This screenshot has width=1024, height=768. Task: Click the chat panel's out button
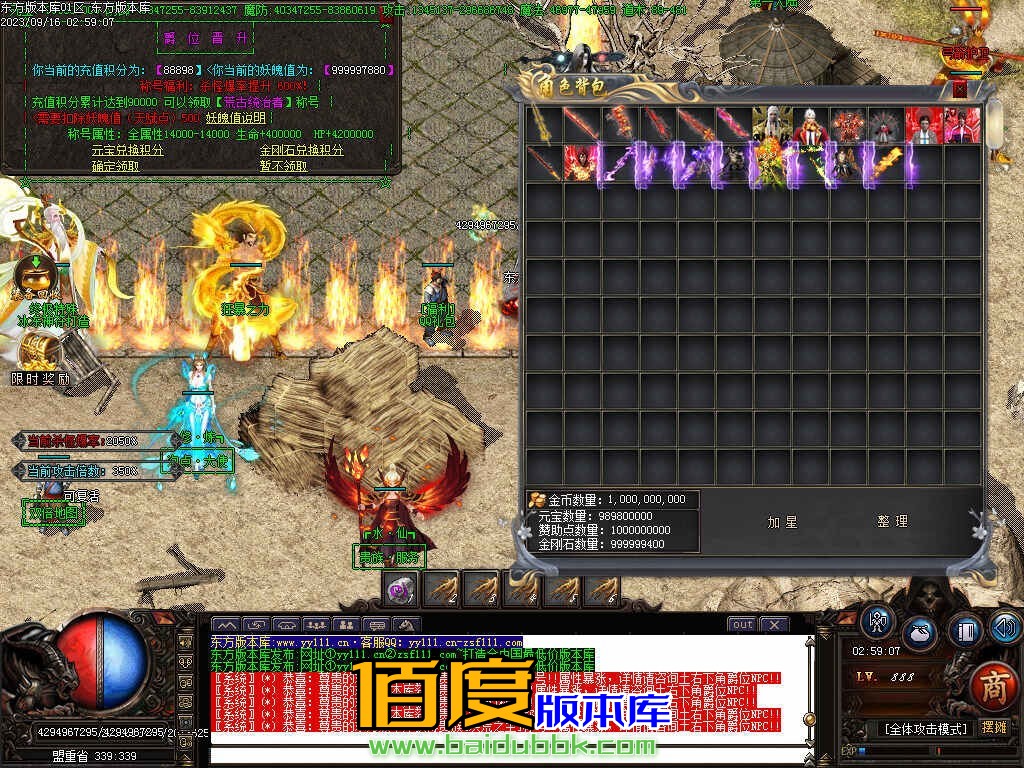tap(741, 625)
